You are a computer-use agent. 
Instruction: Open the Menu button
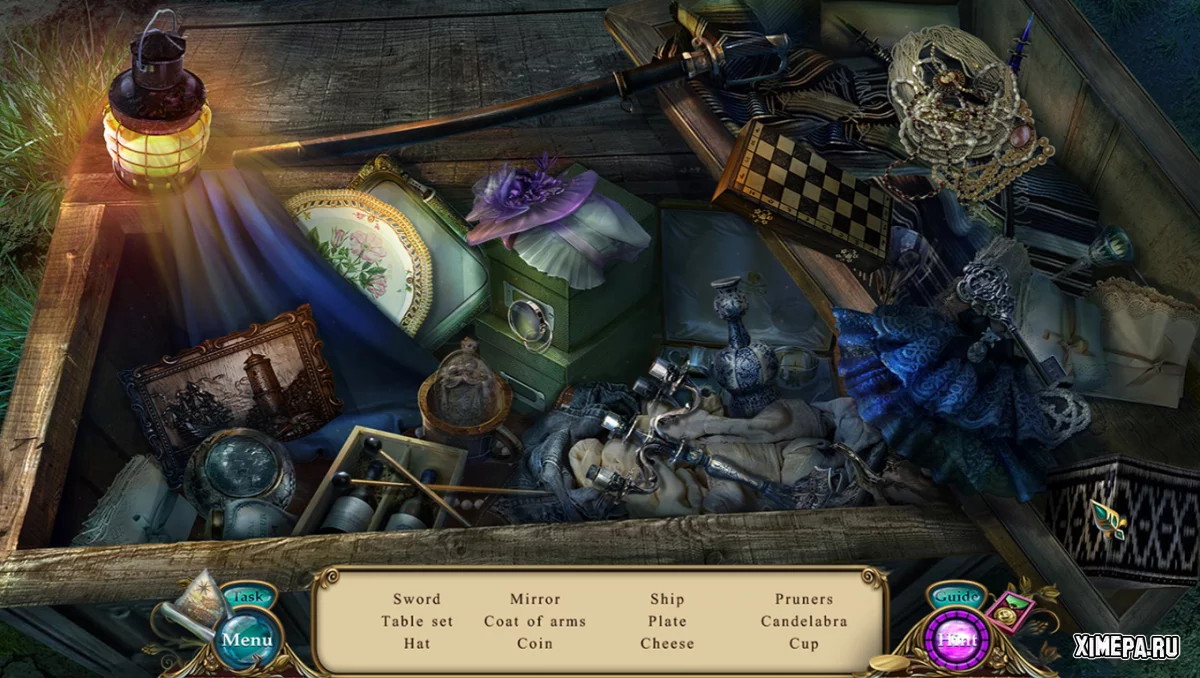click(246, 639)
